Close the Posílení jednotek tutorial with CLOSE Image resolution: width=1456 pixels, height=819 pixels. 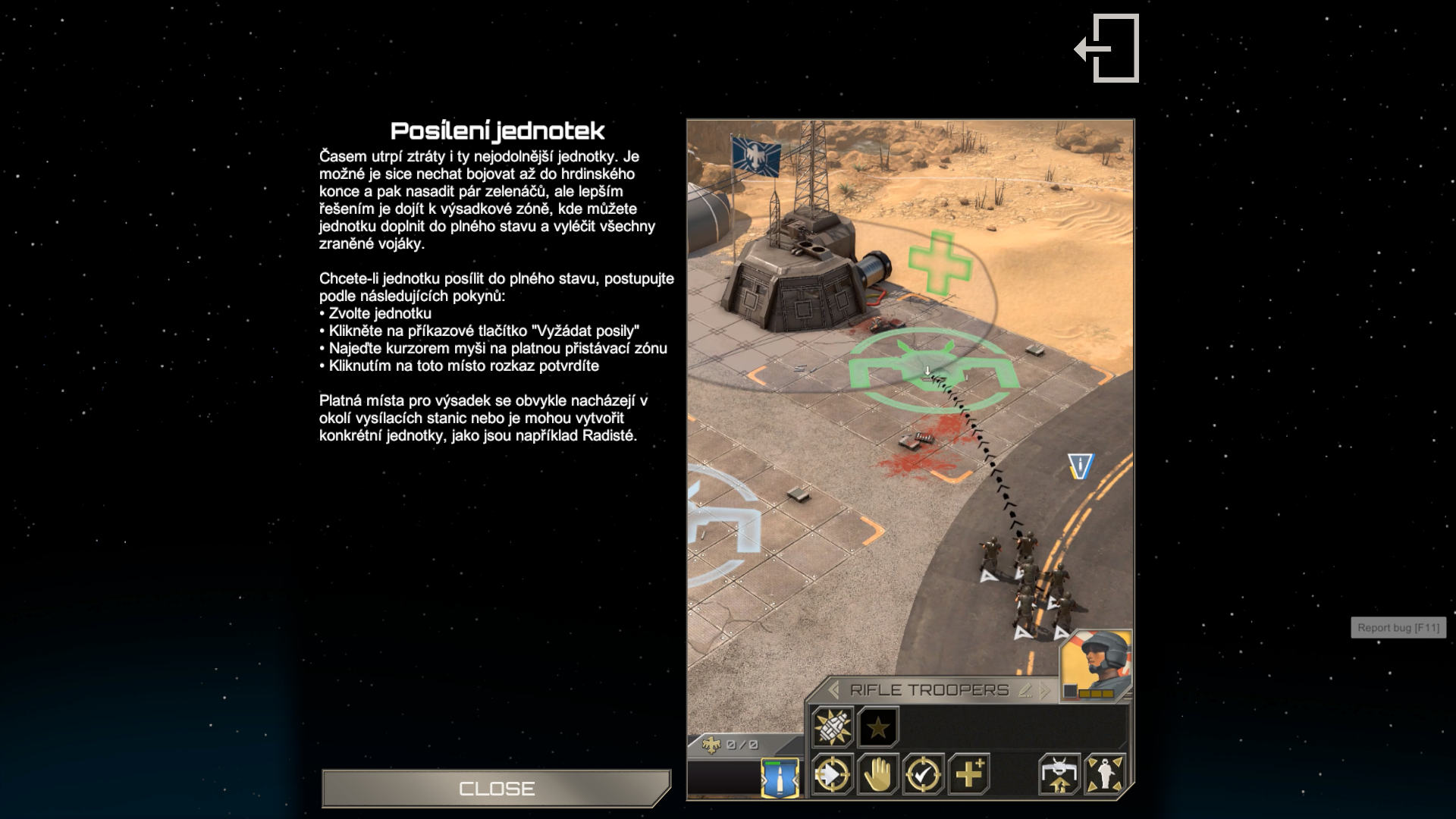(497, 789)
